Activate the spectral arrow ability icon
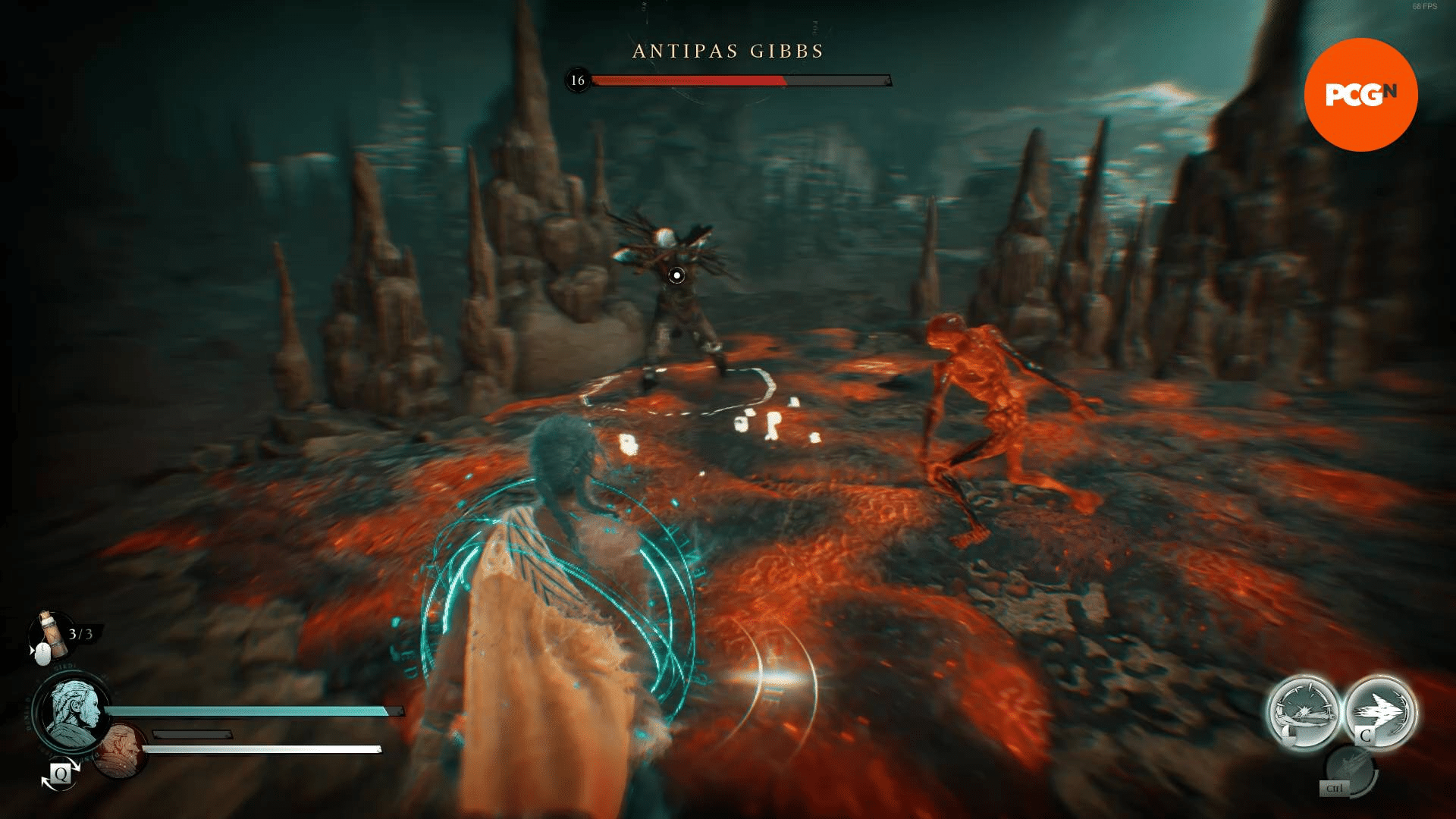Screen dimensions: 1456x819 pyautogui.click(x=1382, y=709)
